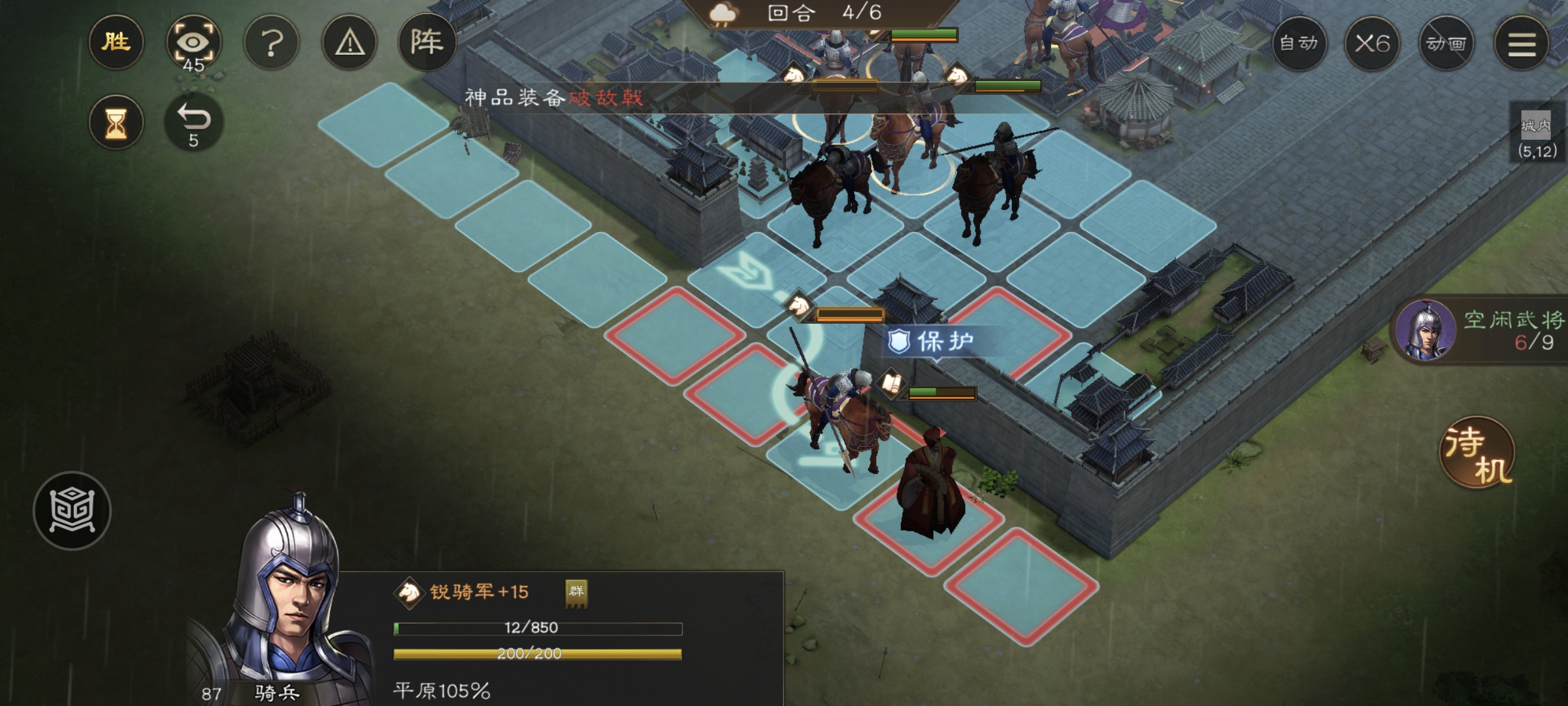
Task: Open the hamburger main menu
Action: [1522, 44]
